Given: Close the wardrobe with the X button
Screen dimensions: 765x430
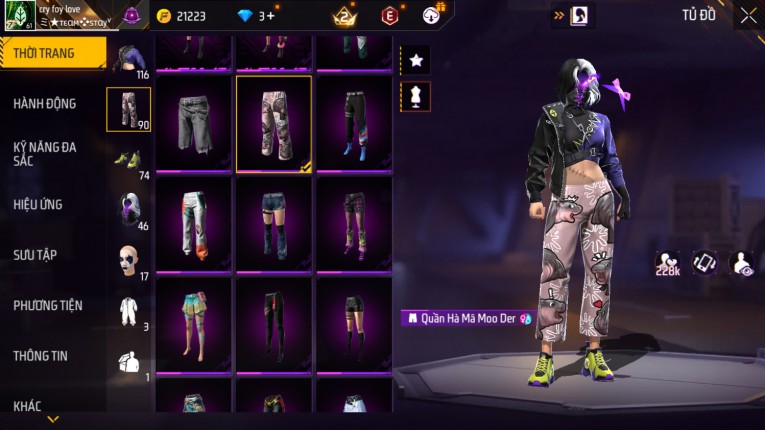Looking at the screenshot, I should pos(748,15).
